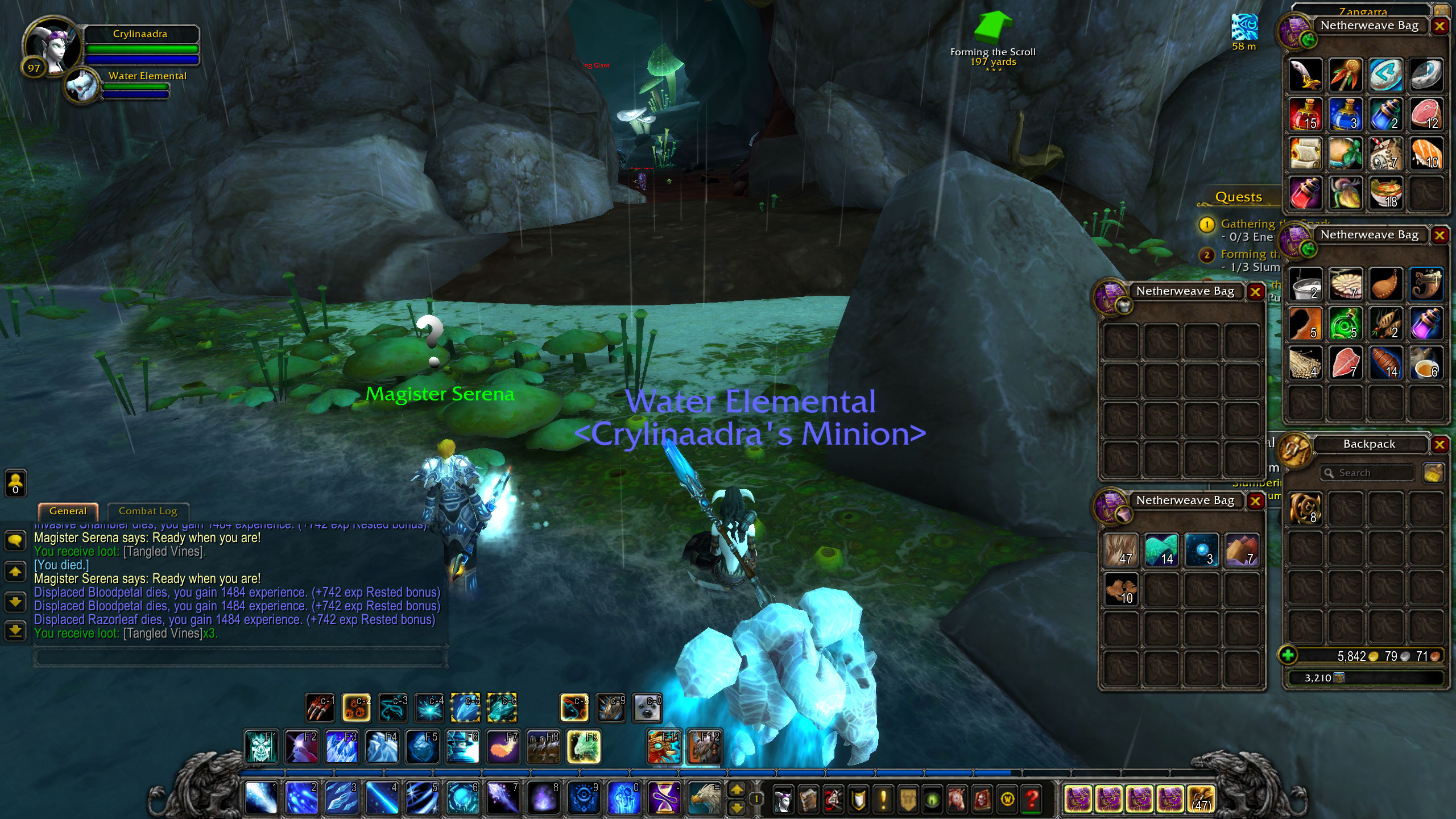The width and height of the screenshot is (1456, 819).
Task: Select the Tangled Vines stack of 8
Action: click(x=1305, y=508)
